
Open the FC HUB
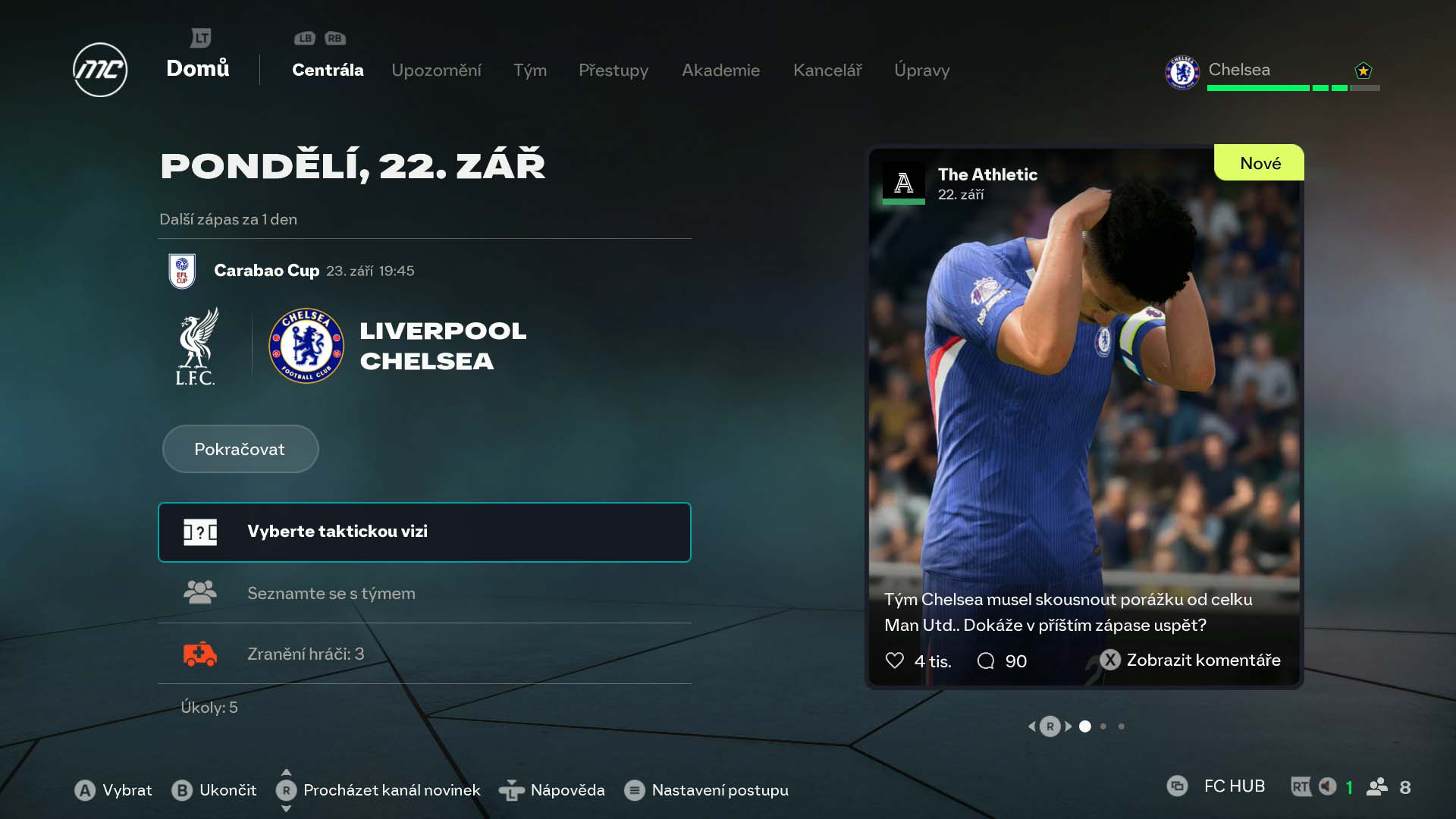click(1233, 786)
